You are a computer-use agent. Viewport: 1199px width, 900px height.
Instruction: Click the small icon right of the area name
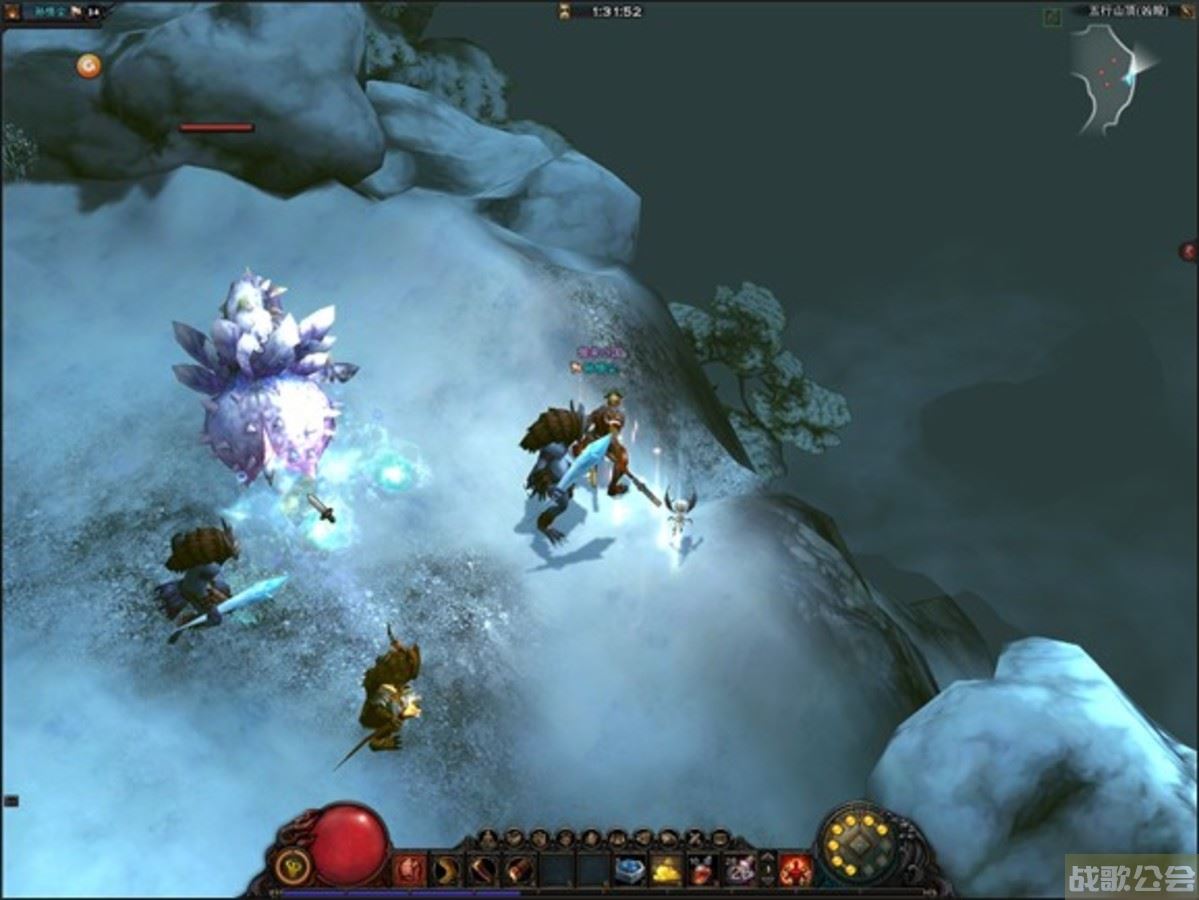click(1188, 12)
